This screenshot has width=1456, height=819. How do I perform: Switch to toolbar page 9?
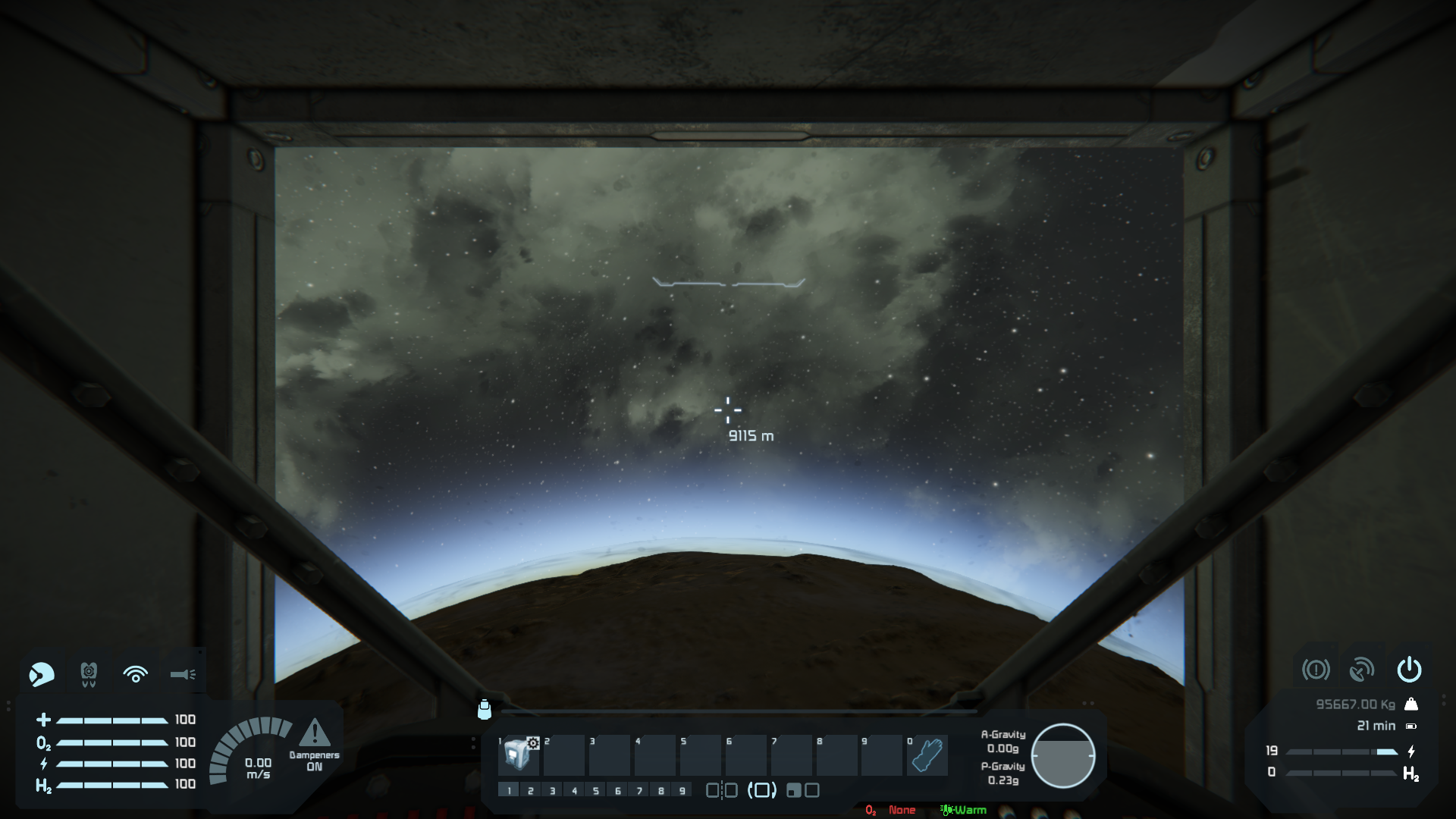tap(682, 791)
